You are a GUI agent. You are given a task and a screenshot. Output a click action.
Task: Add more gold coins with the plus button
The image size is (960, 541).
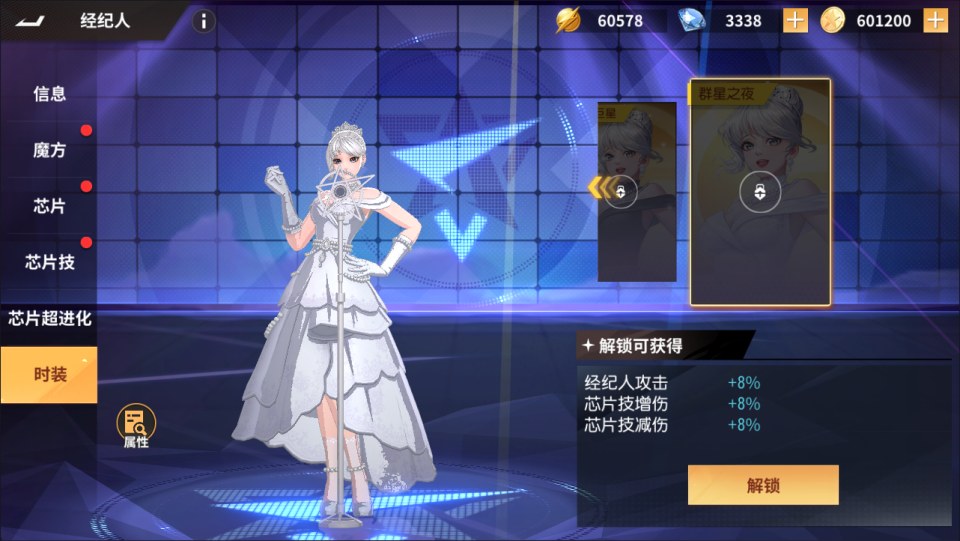tap(935, 21)
